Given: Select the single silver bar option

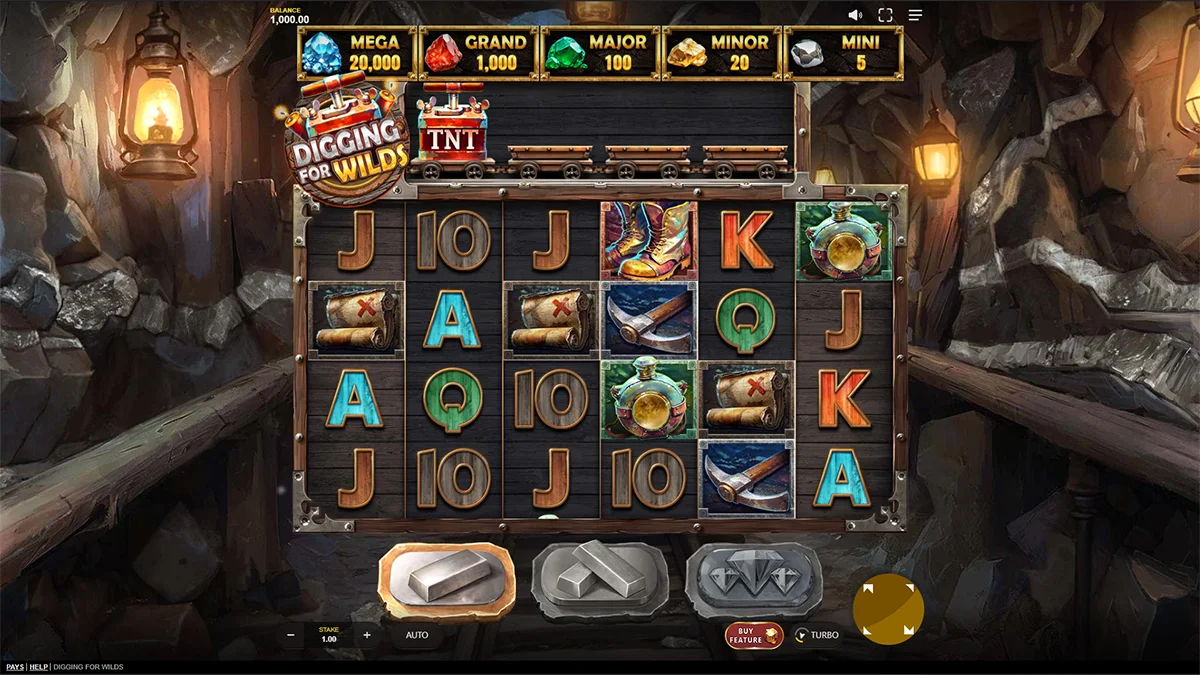Looking at the screenshot, I should click(x=446, y=580).
